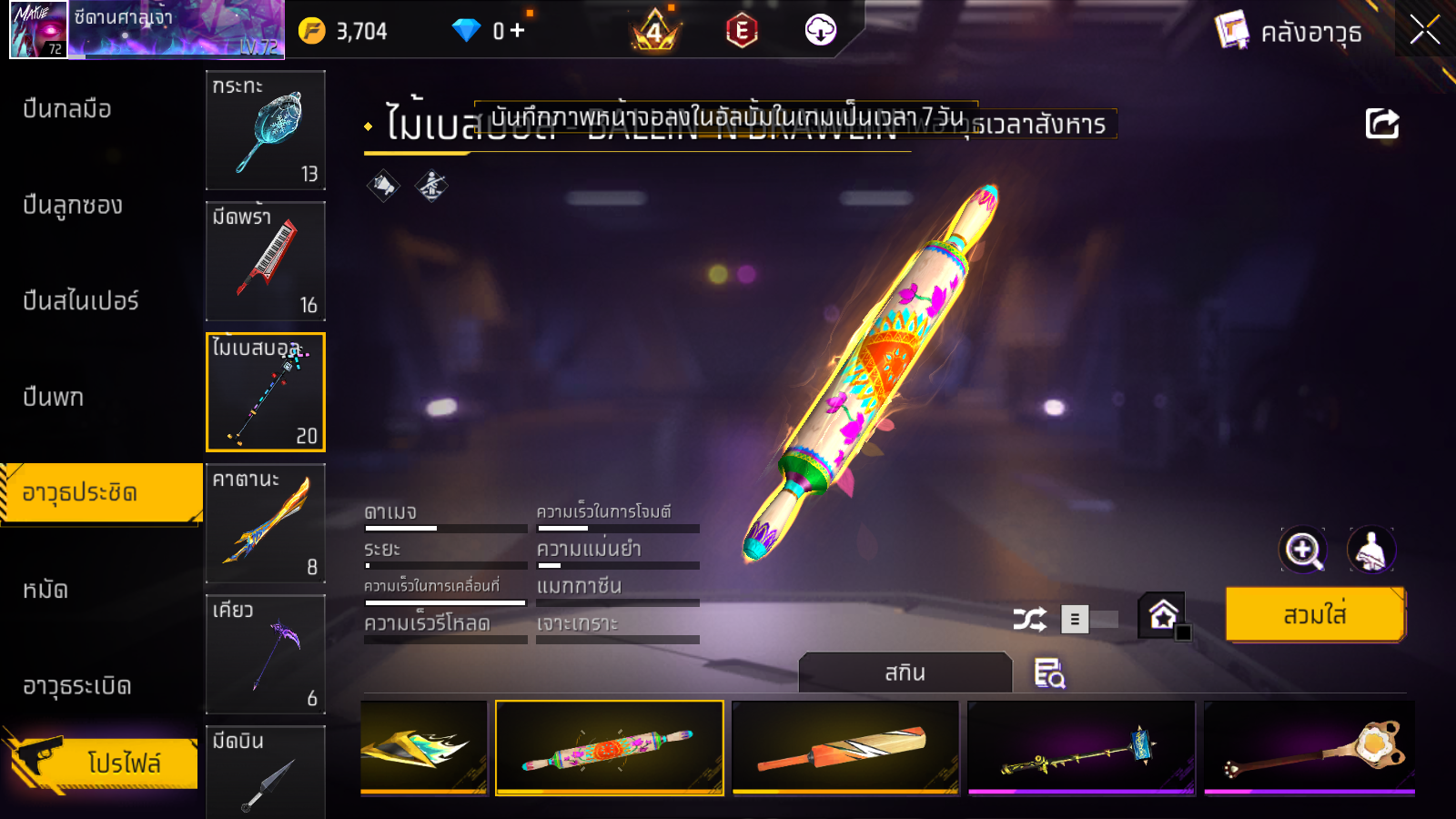Choose the มีดพร้า keytar weapon slot
Screen dimensions: 1456x819
(x=266, y=261)
